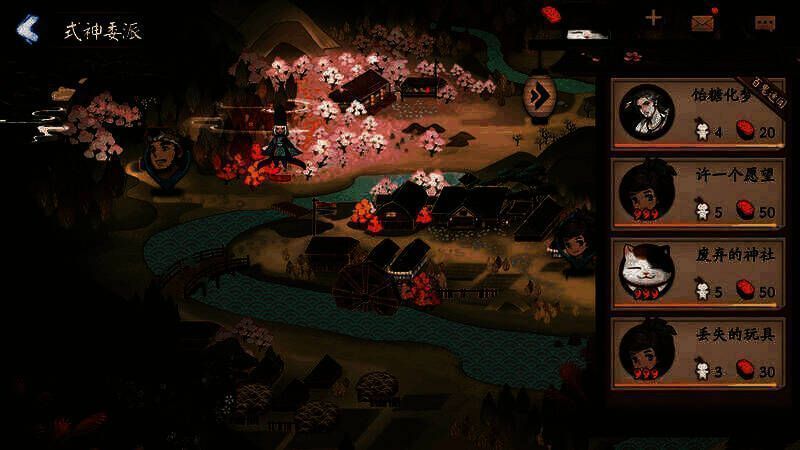The image size is (800, 450).
Task: Choose the 许一个愿望 commission
Action: pyautogui.click(x=698, y=192)
